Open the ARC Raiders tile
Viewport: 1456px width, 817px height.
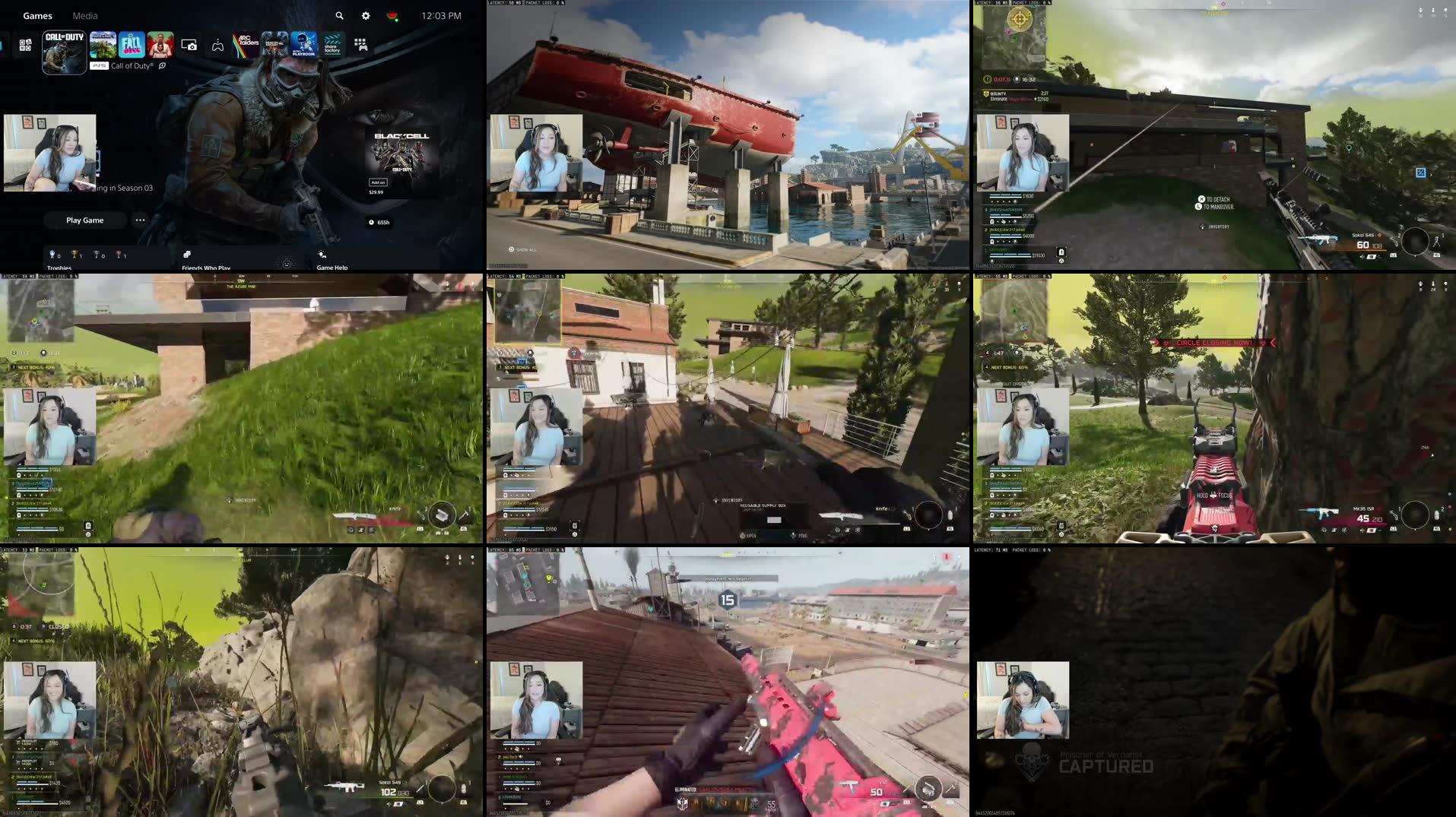click(x=246, y=44)
